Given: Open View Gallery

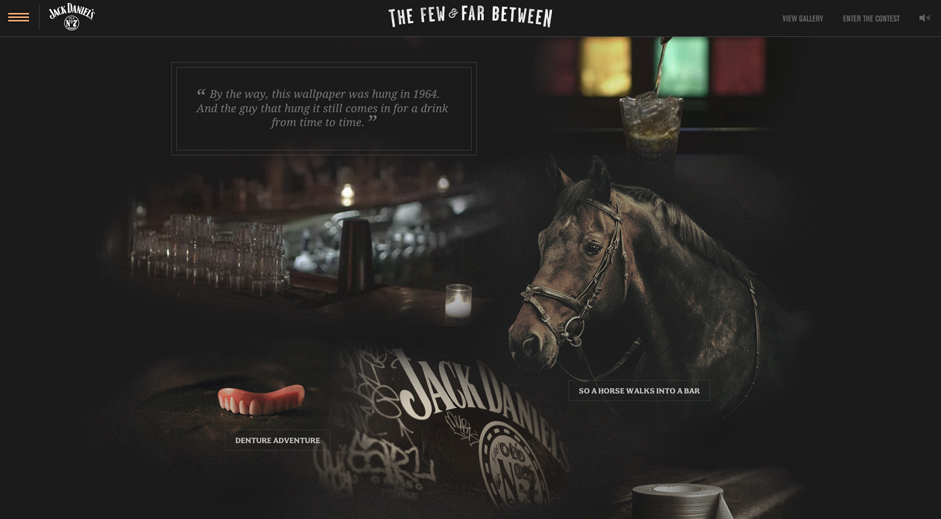Looking at the screenshot, I should (x=802, y=18).
